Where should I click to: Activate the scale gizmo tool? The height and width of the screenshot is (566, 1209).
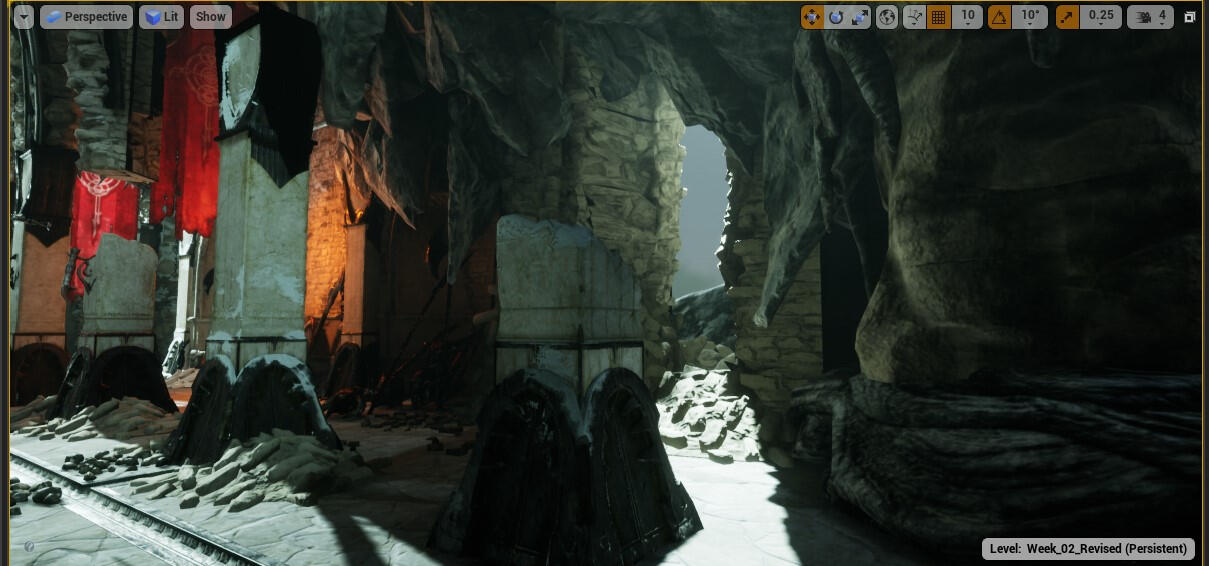tap(860, 17)
